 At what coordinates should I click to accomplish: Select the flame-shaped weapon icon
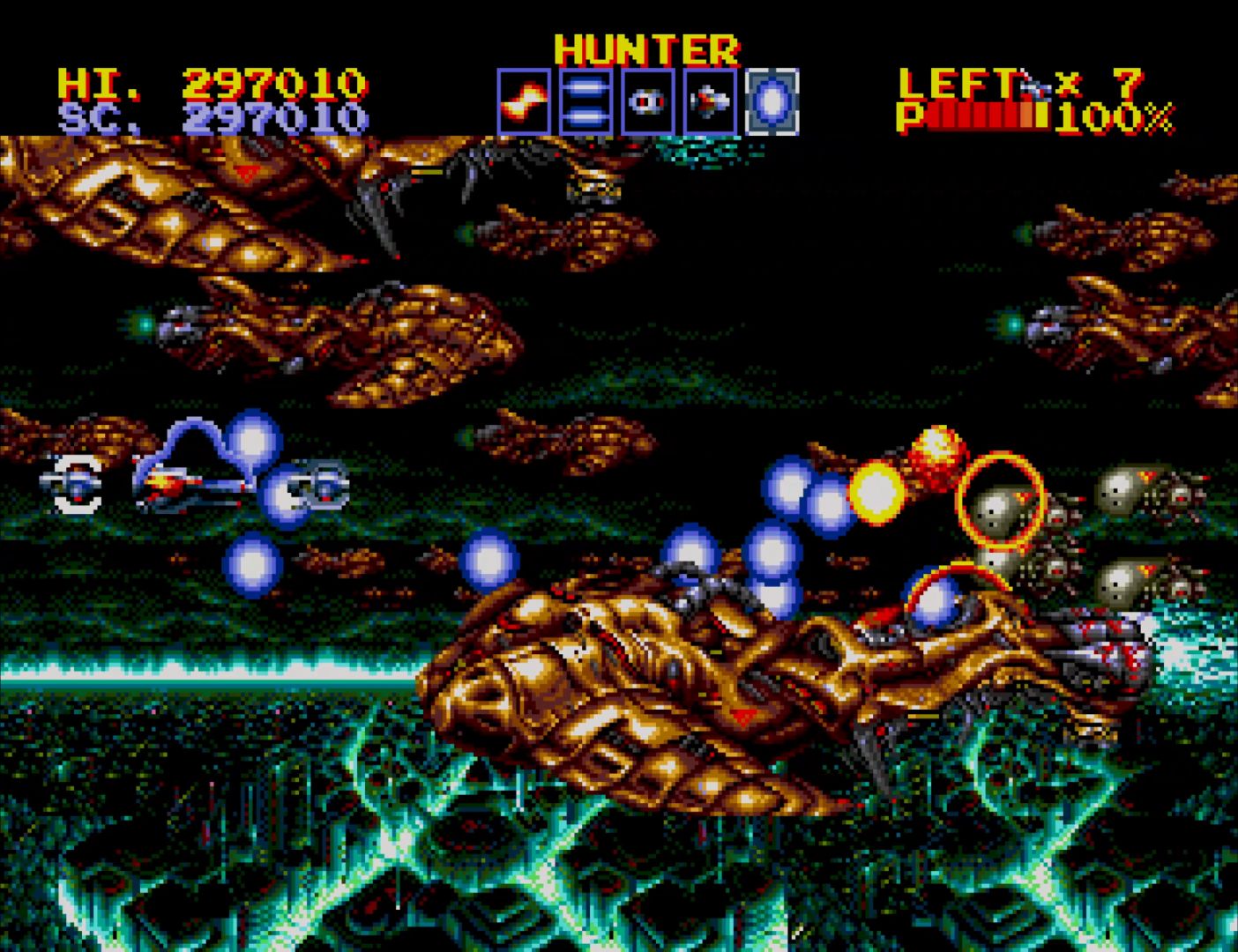(524, 102)
